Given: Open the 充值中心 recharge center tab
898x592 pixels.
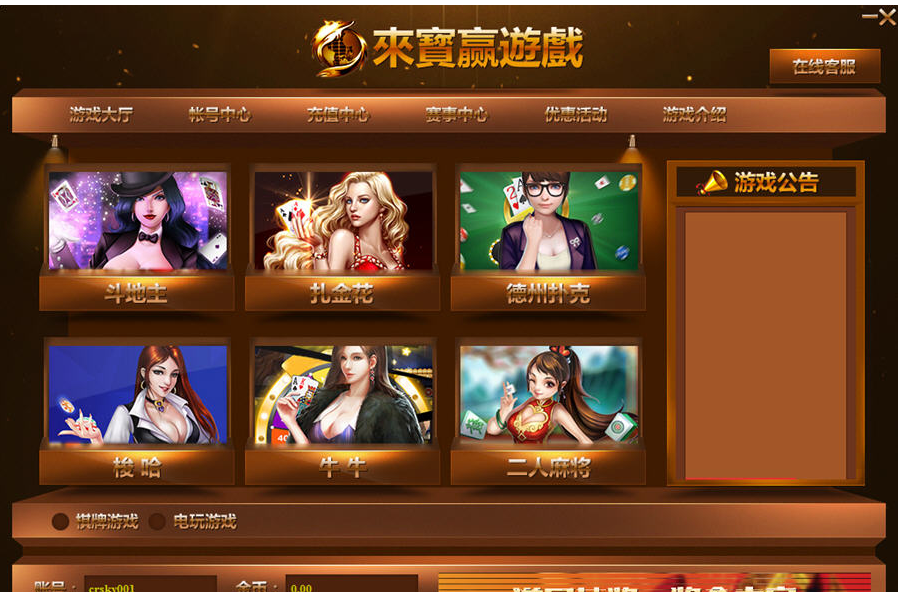Looking at the screenshot, I should (338, 114).
